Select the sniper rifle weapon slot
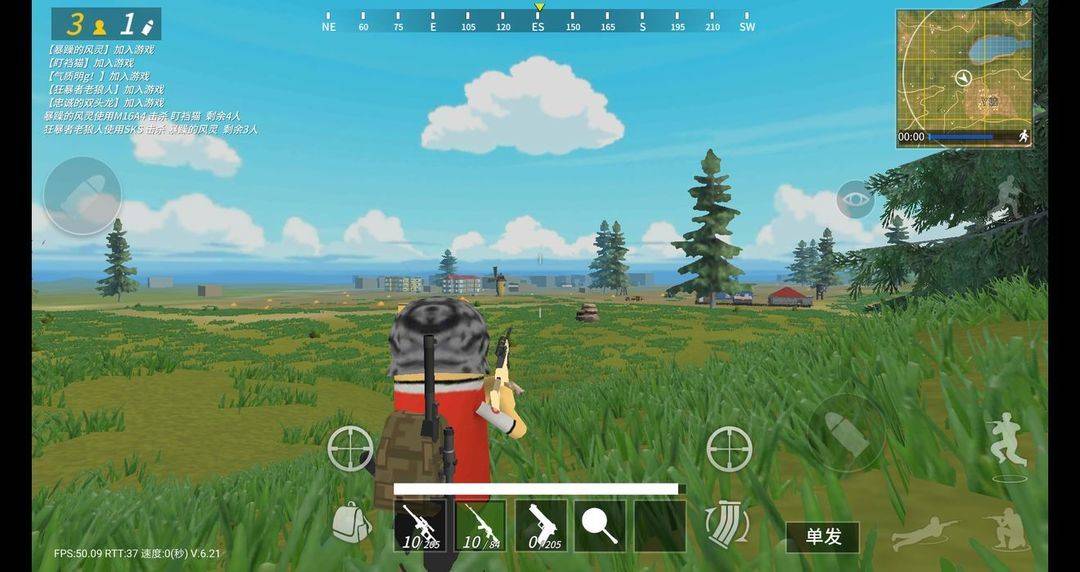 (x=420, y=526)
